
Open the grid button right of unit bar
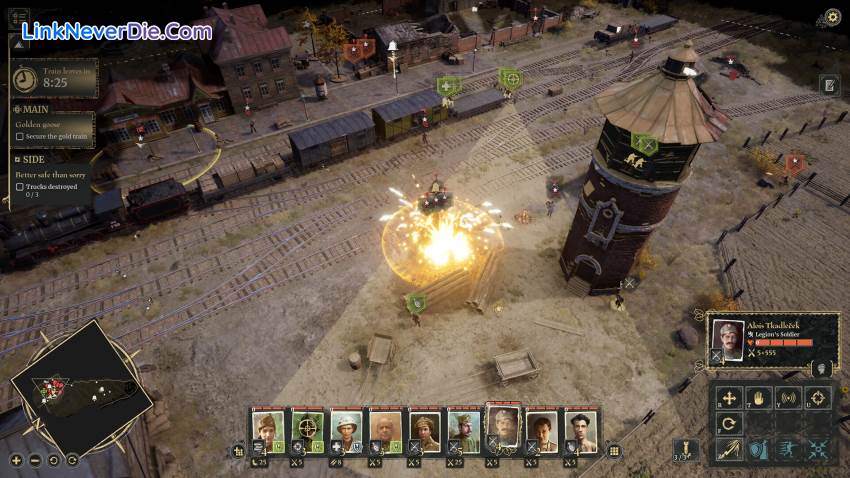click(614, 451)
